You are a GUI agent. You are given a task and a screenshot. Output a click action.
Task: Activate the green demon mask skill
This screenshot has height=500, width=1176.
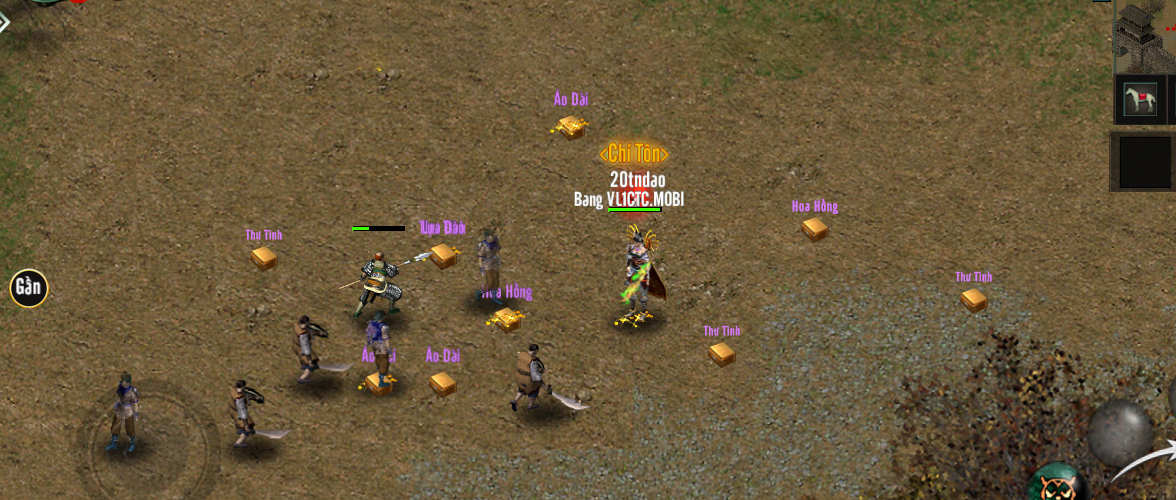[x=1057, y=483]
